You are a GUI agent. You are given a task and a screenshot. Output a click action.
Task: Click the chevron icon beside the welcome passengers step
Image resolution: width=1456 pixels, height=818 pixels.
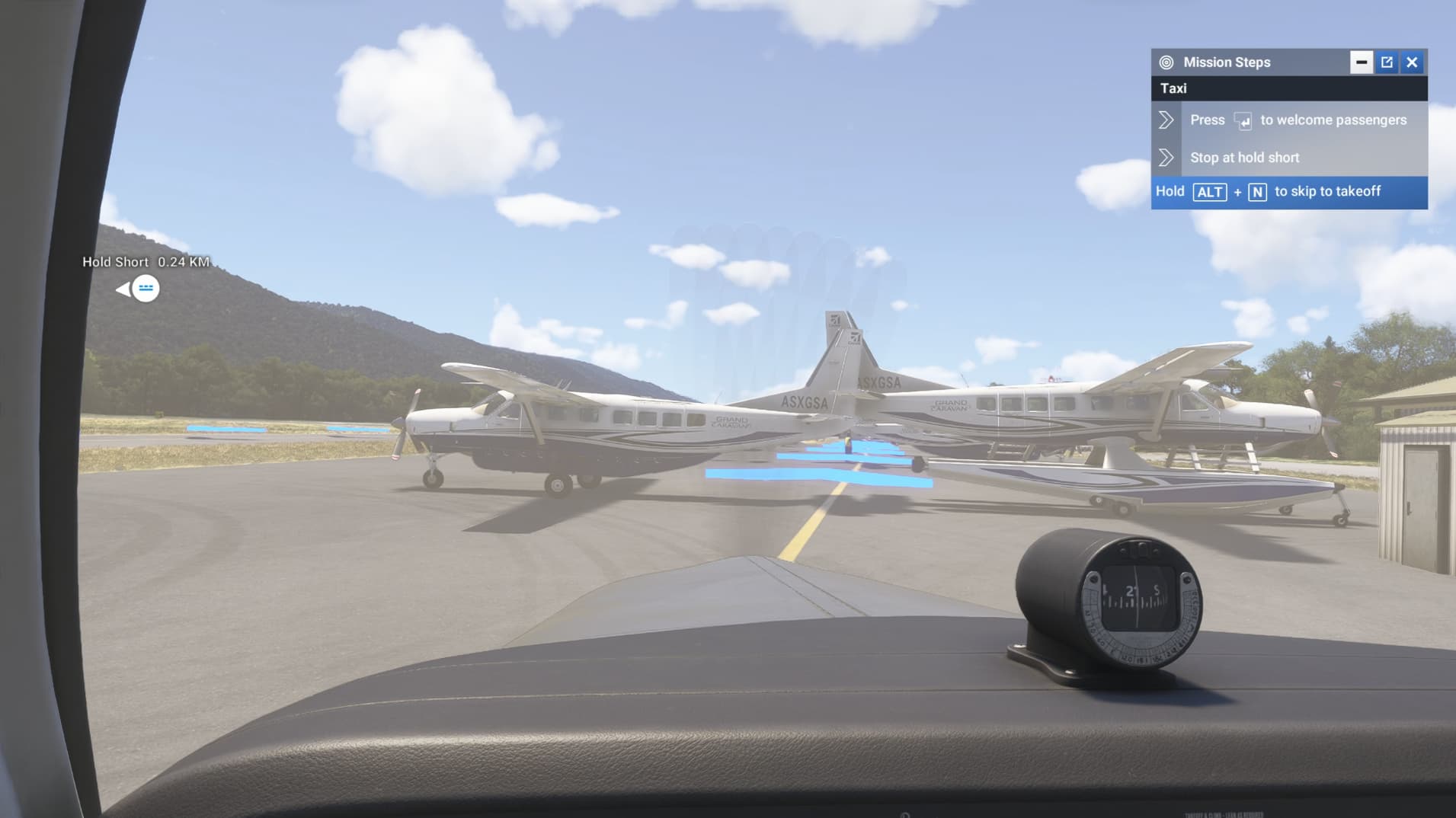point(1166,119)
